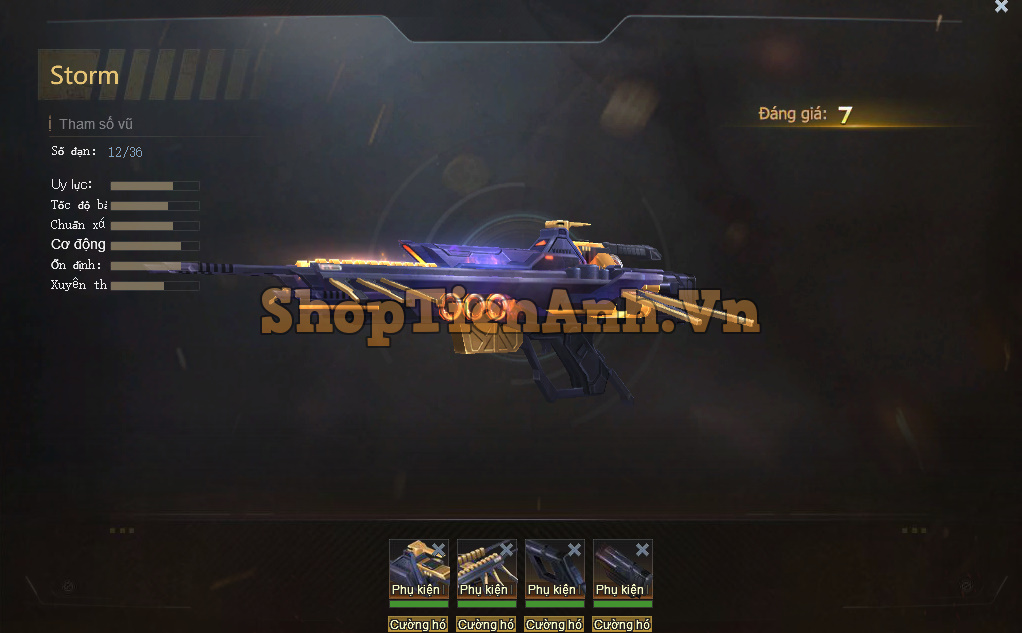
Task: Upgrade the dark stock accessory via Cường hóa
Action: click(553, 624)
